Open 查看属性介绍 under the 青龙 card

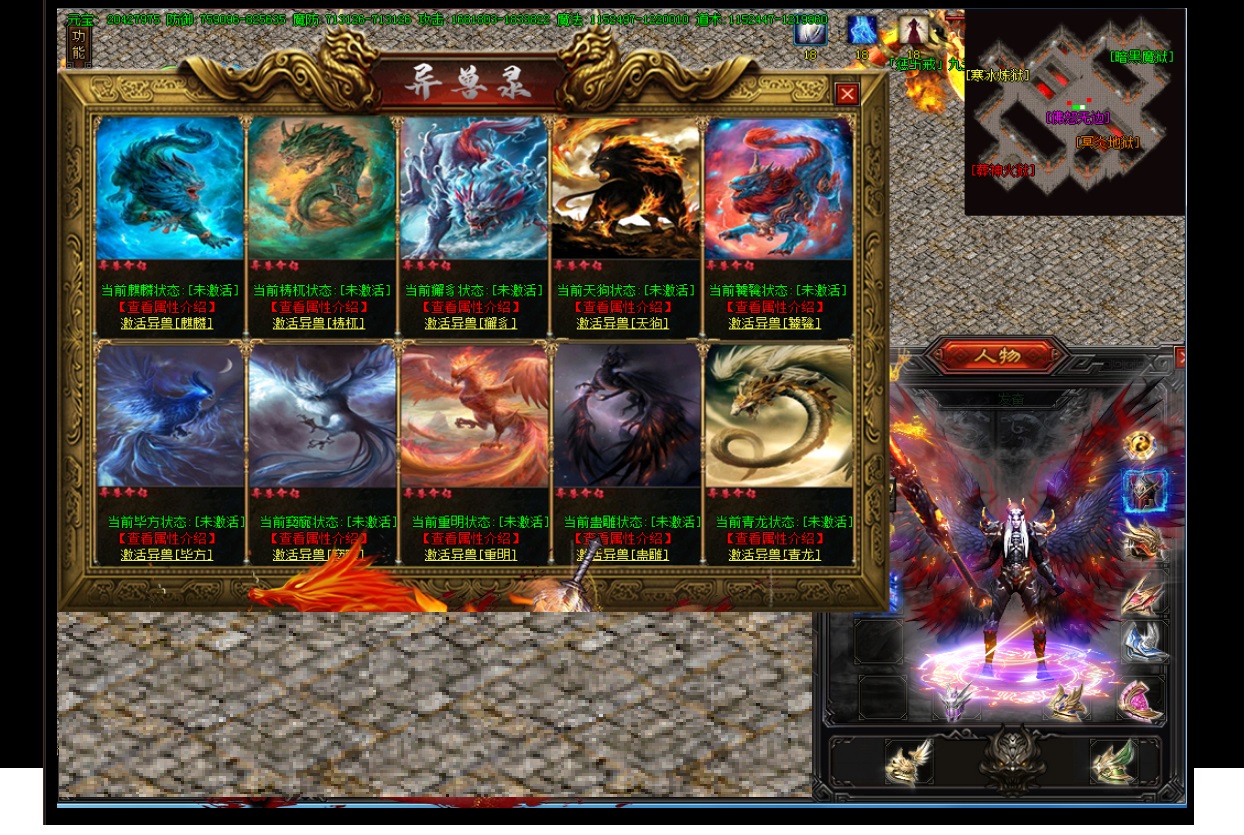click(x=775, y=538)
